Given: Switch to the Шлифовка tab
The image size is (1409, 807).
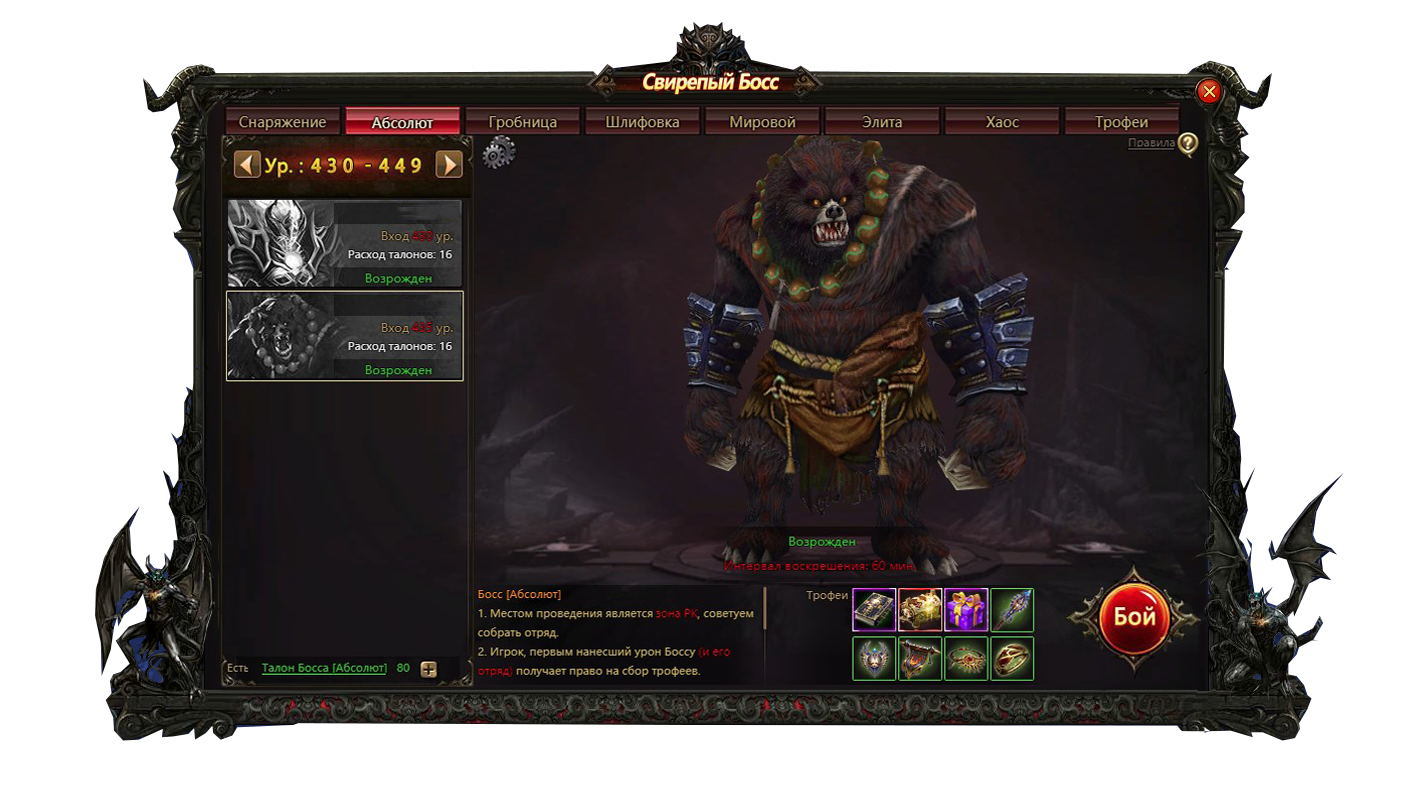Looking at the screenshot, I should coord(642,122).
